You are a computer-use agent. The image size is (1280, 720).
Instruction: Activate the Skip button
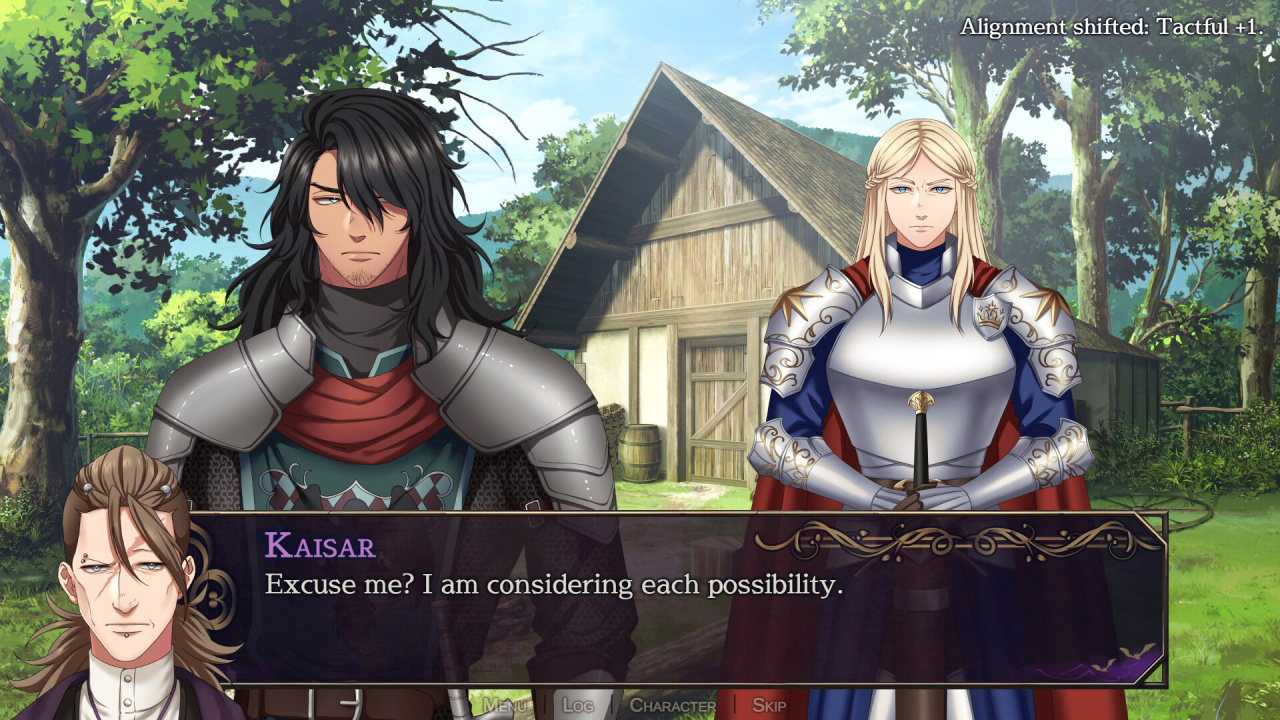pos(768,705)
